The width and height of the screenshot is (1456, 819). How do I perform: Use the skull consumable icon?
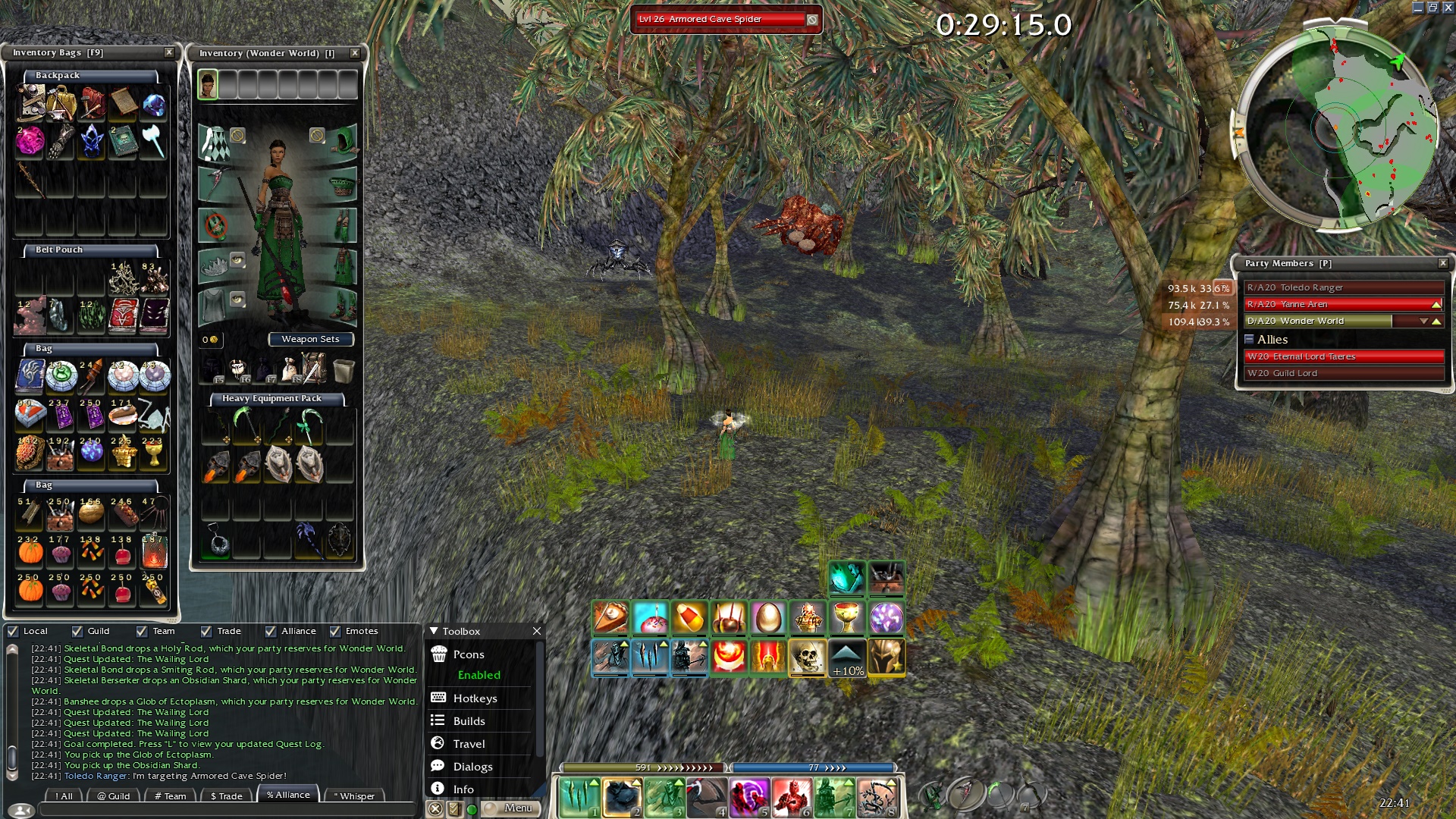(x=807, y=657)
